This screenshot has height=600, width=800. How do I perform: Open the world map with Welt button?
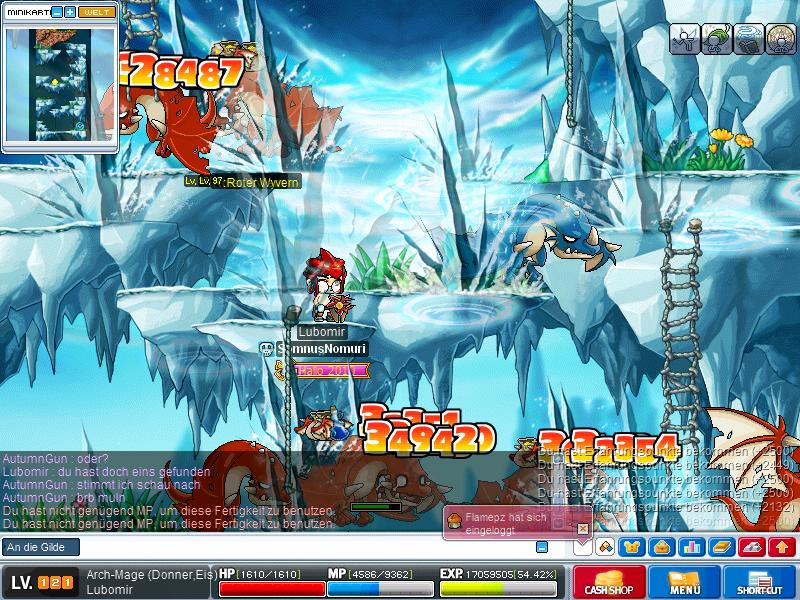(96, 11)
